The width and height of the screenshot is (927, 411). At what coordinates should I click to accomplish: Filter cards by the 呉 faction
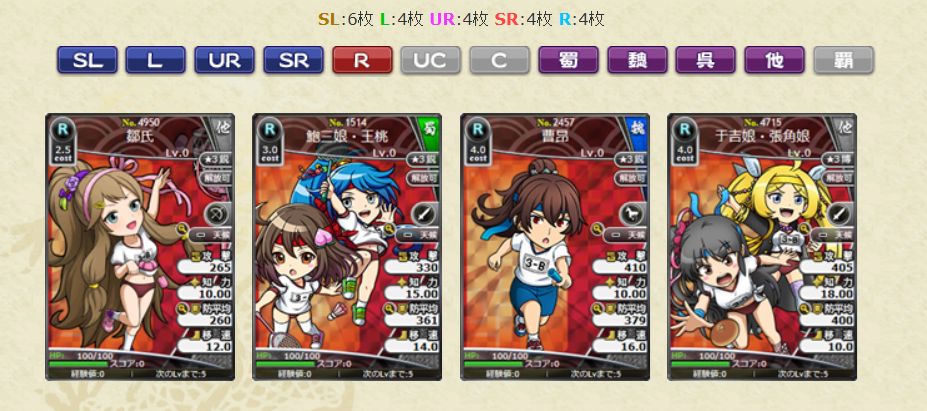[706, 60]
